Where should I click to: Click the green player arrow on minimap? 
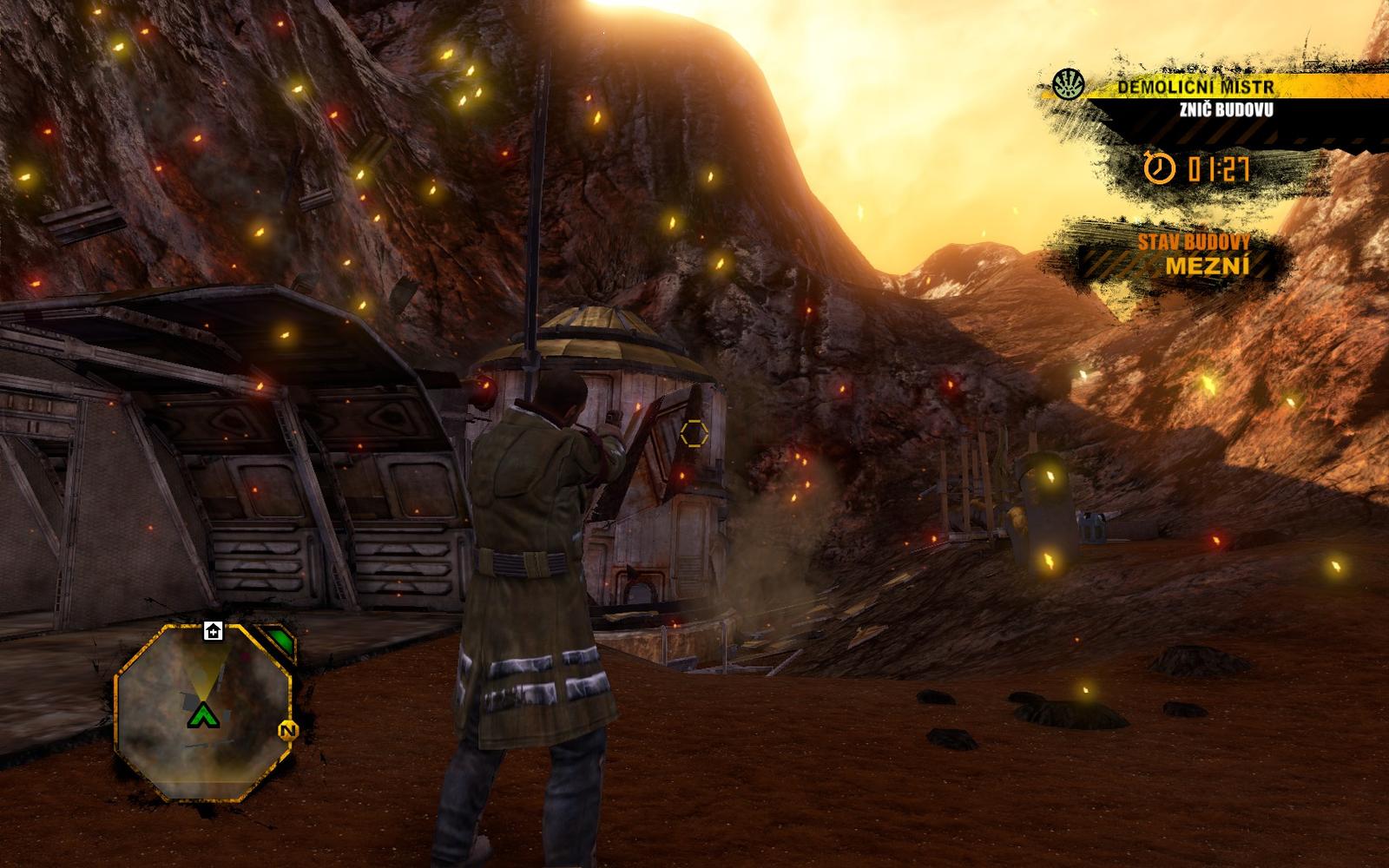point(201,715)
